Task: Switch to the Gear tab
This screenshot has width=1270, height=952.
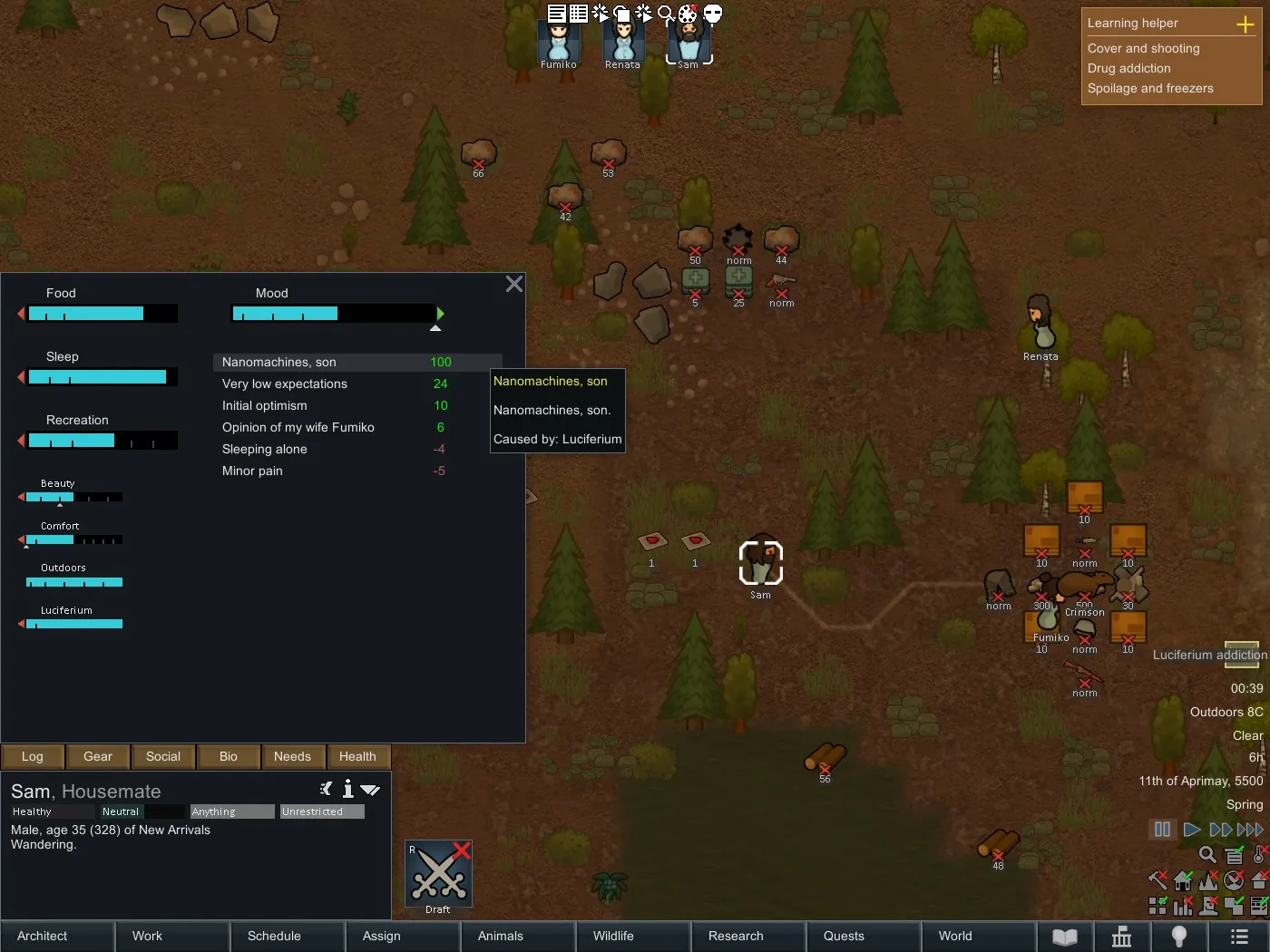Action: click(x=98, y=756)
